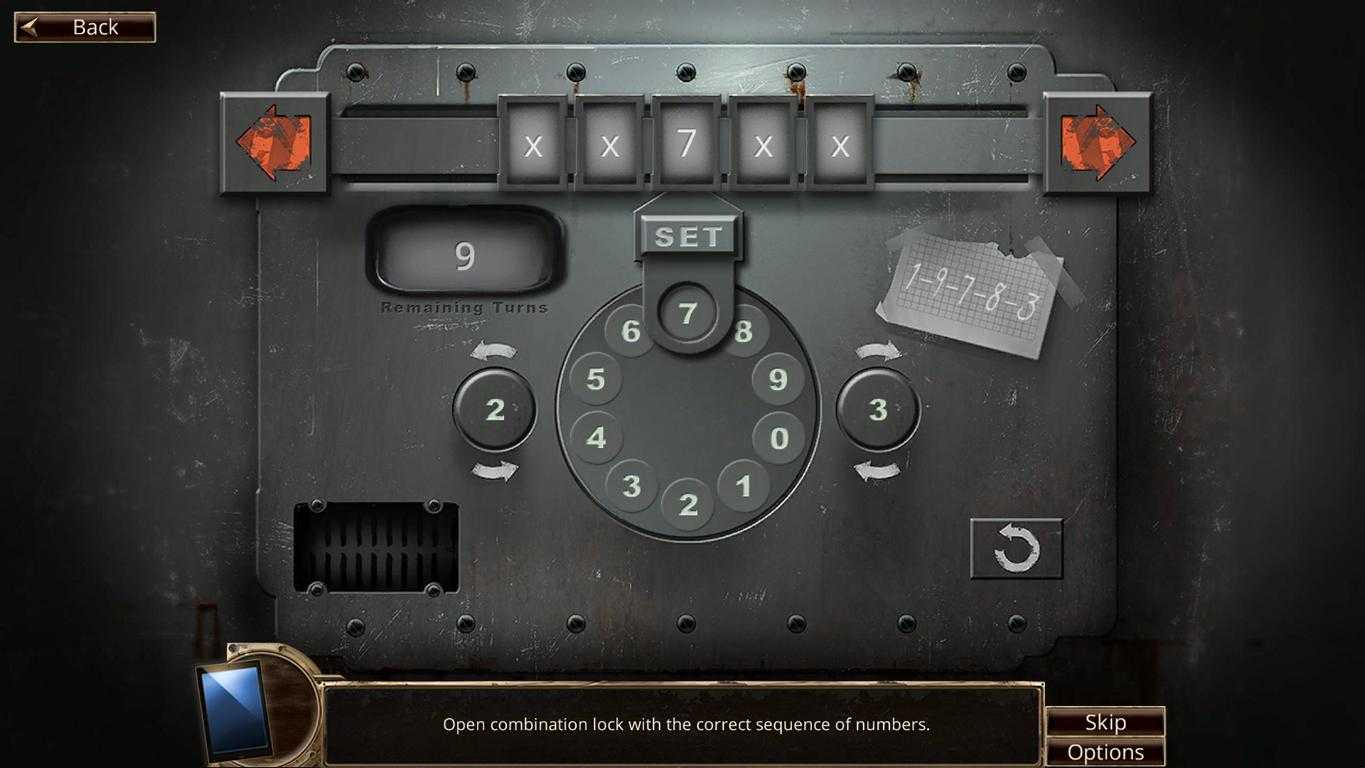
Task: Click the clockwise arrow above the right knob
Action: click(x=879, y=350)
